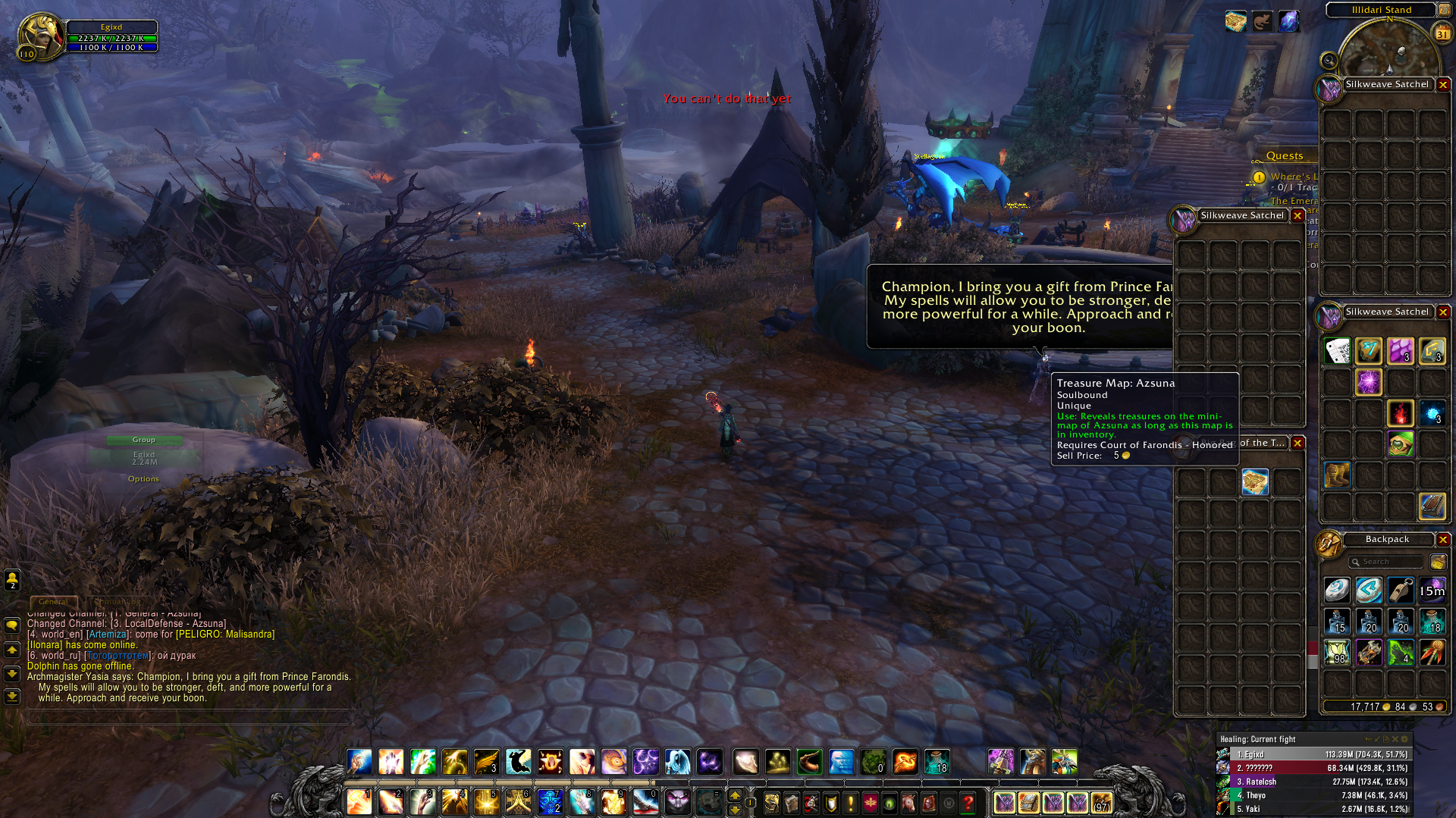Select the blue book item in satchel
Image resolution: width=1456 pixels, height=818 pixels.
1432,506
